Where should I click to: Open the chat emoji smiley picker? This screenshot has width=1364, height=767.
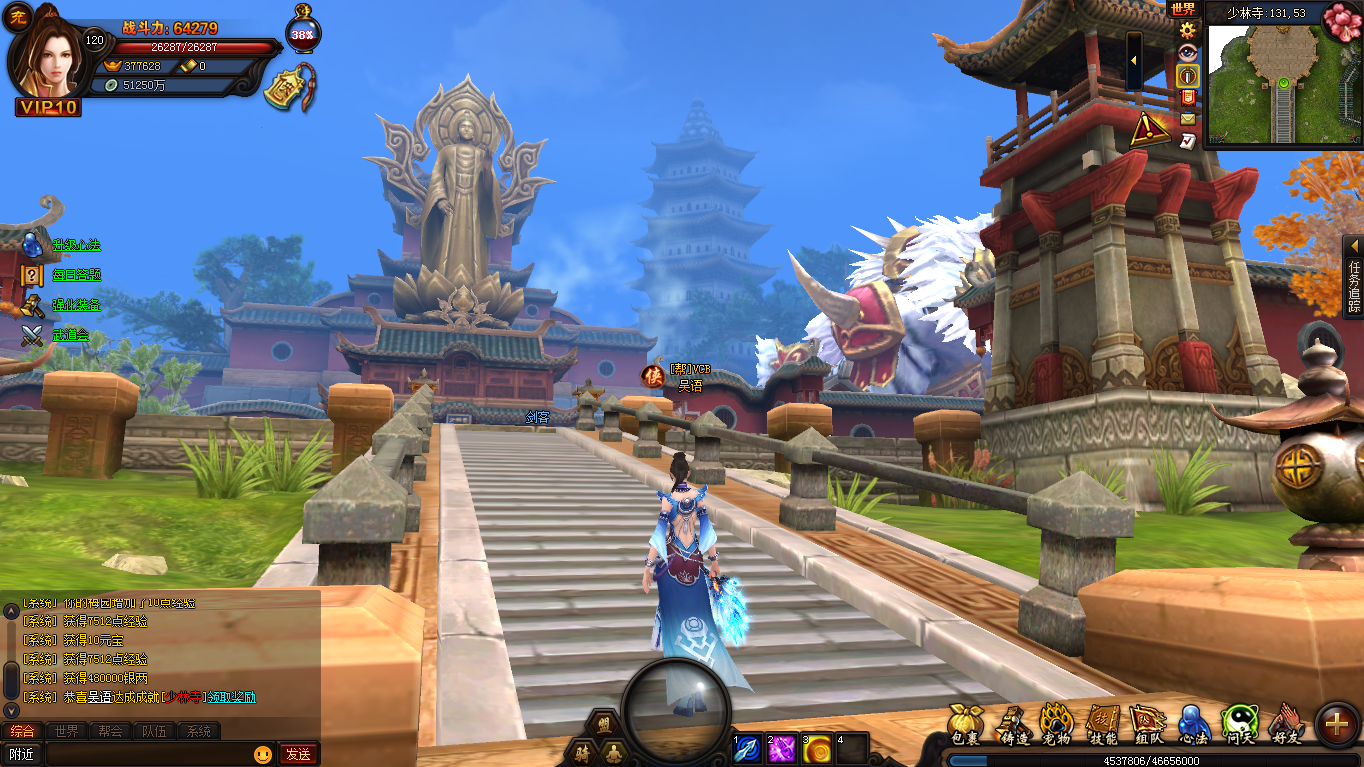pos(263,754)
